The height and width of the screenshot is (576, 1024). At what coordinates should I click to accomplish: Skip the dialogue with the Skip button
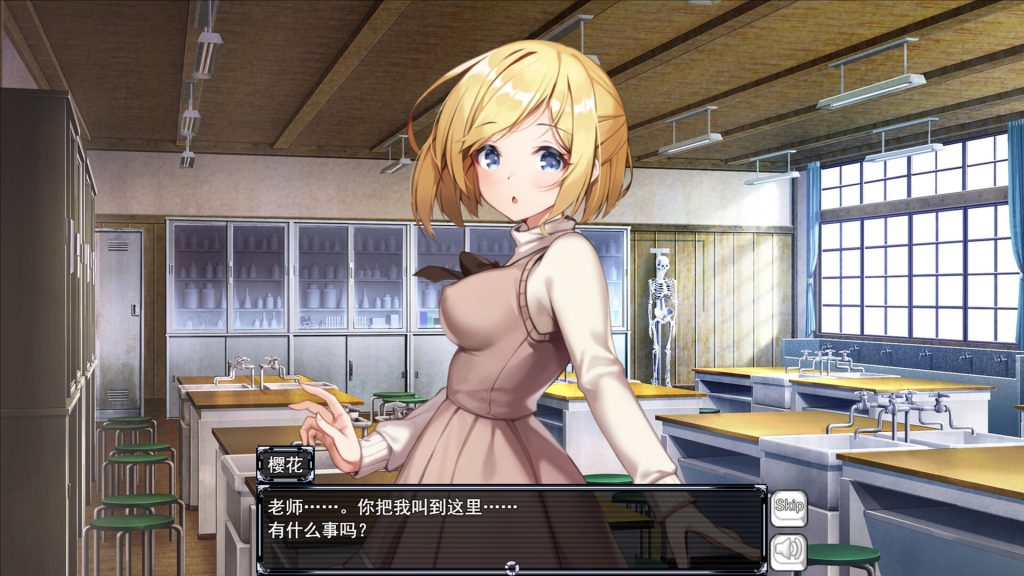[x=788, y=506]
